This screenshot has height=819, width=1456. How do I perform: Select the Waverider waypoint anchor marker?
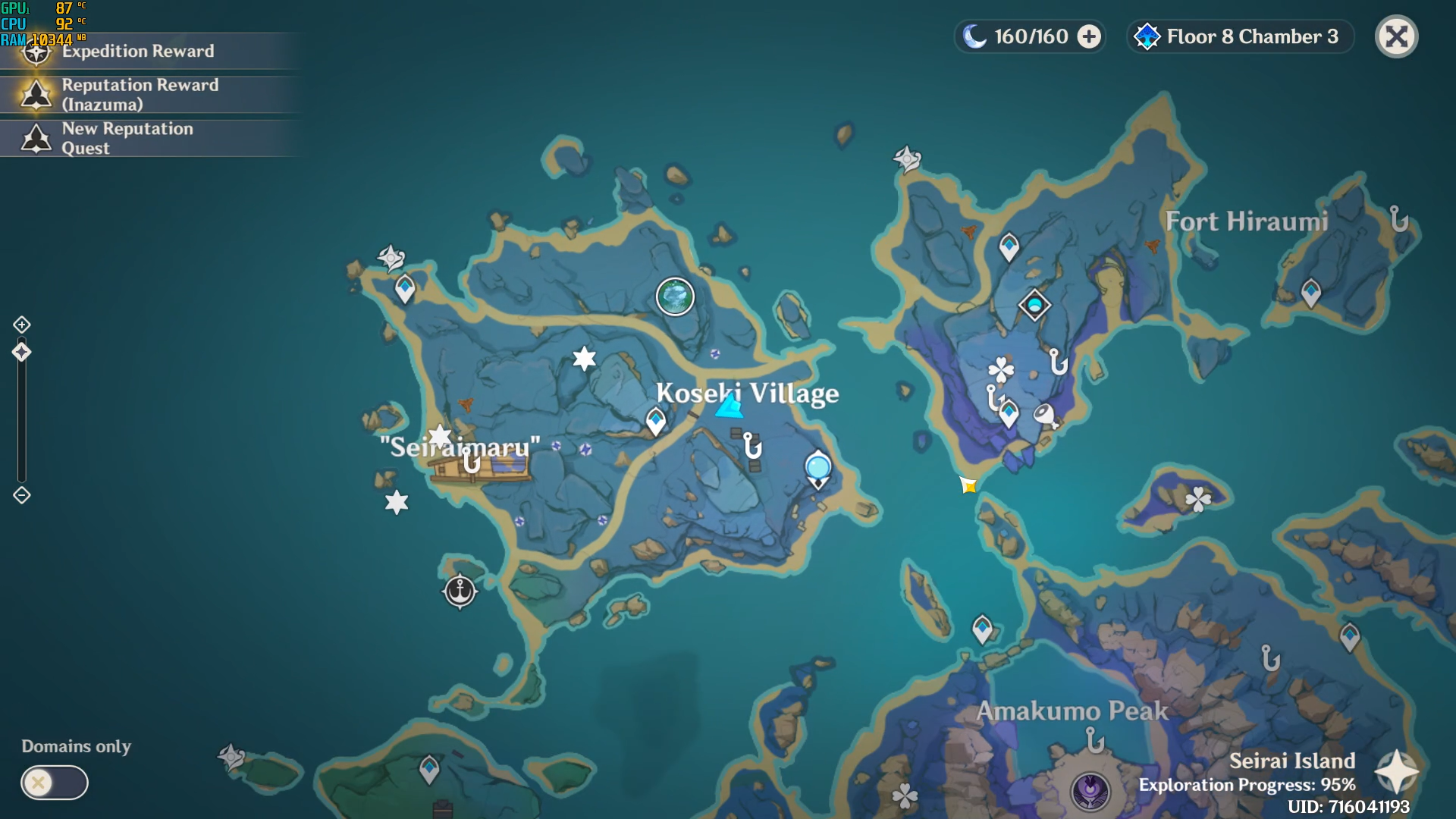[x=460, y=591]
